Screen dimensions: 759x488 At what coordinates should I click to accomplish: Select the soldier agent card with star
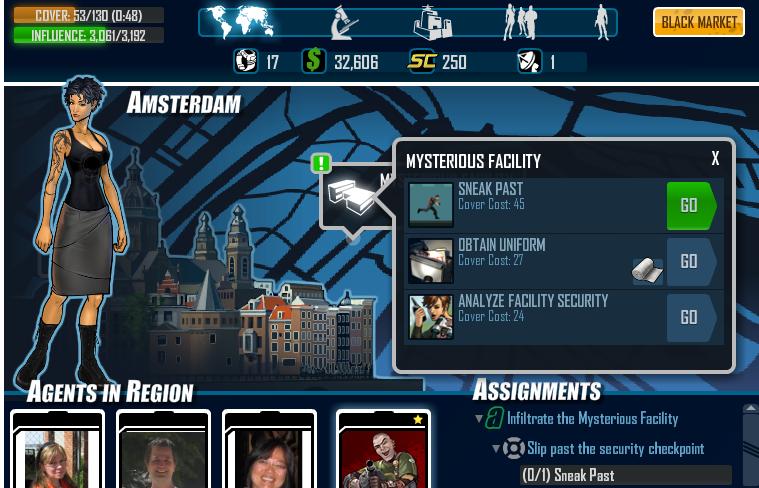coord(384,452)
